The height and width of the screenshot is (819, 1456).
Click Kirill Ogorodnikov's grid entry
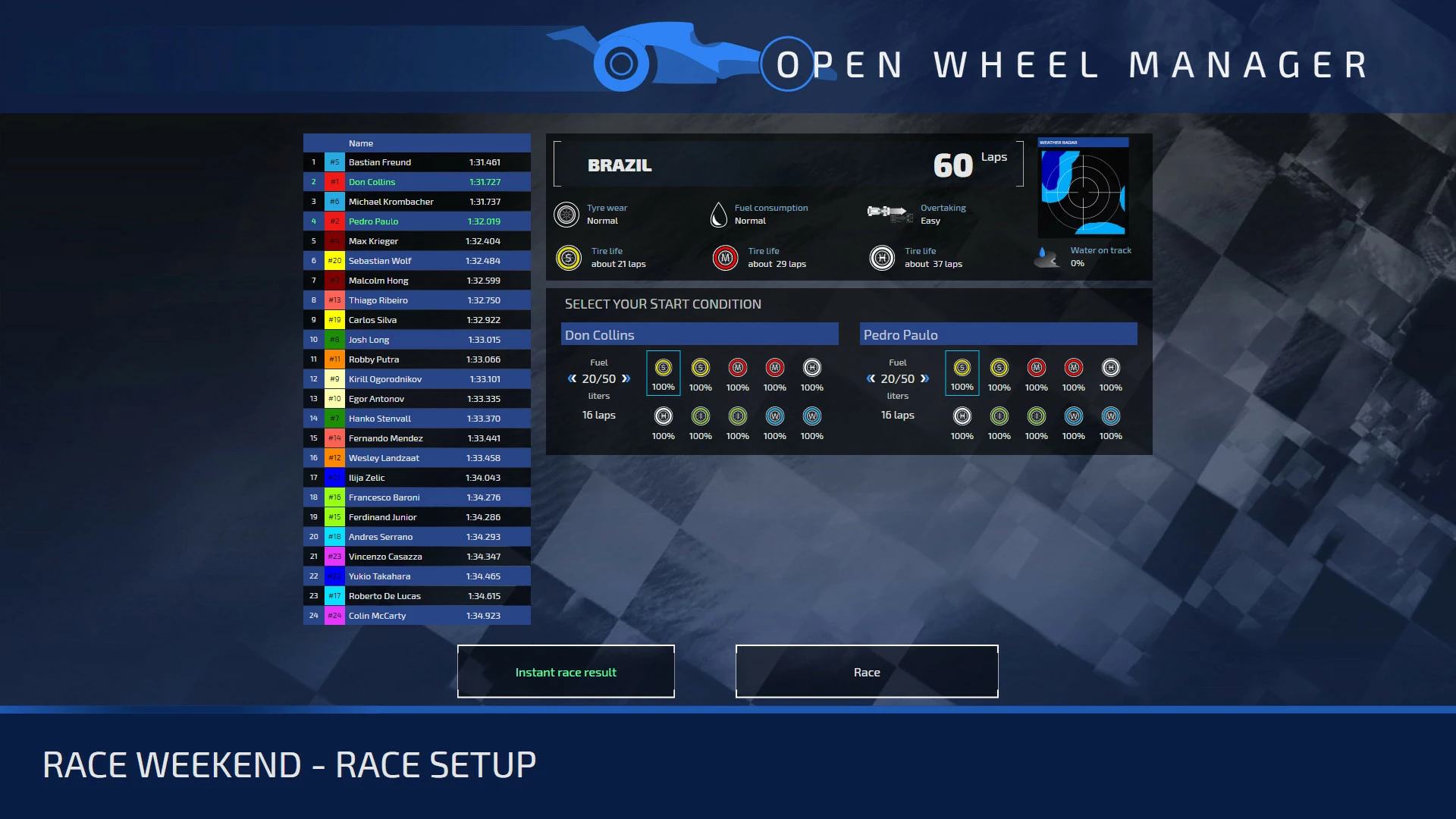tap(417, 379)
